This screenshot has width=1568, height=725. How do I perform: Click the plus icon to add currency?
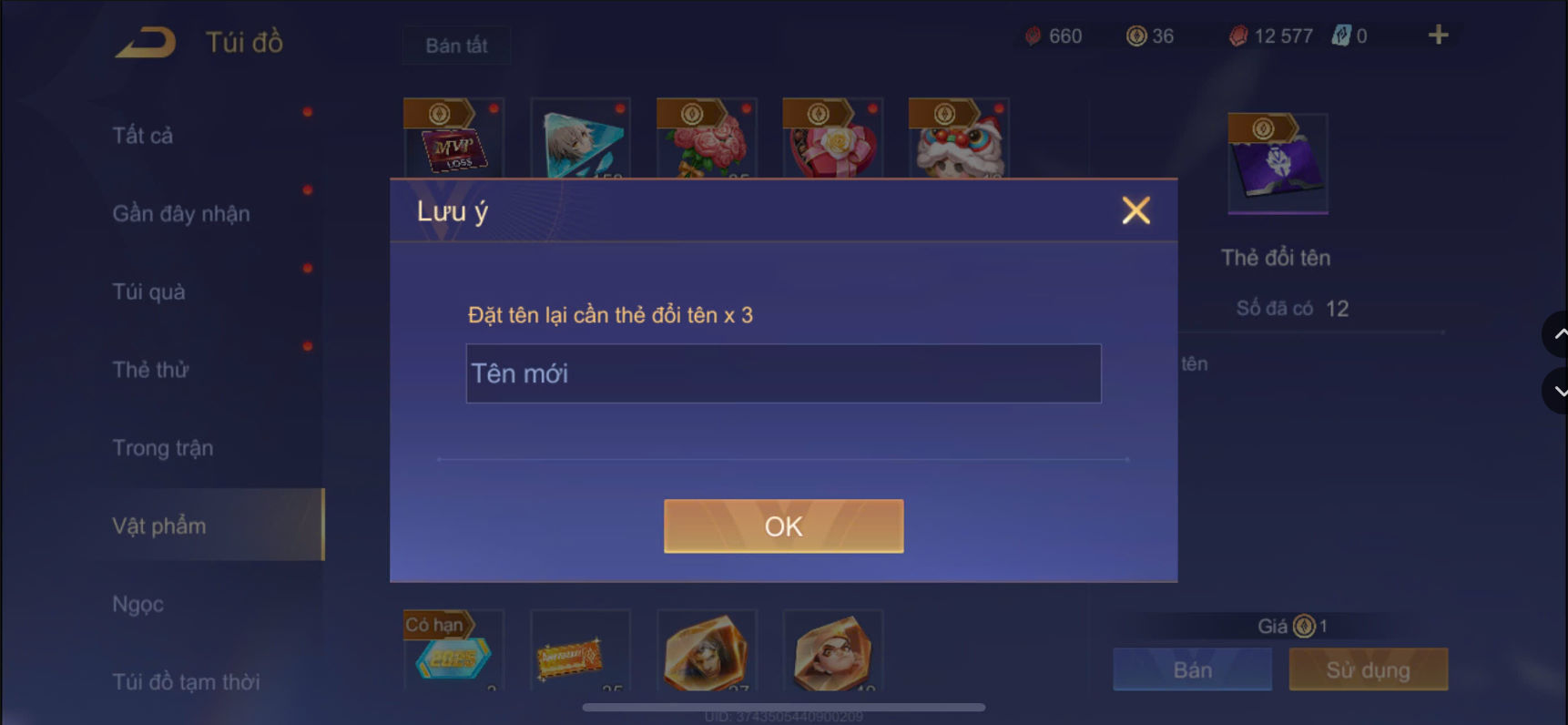[1438, 35]
